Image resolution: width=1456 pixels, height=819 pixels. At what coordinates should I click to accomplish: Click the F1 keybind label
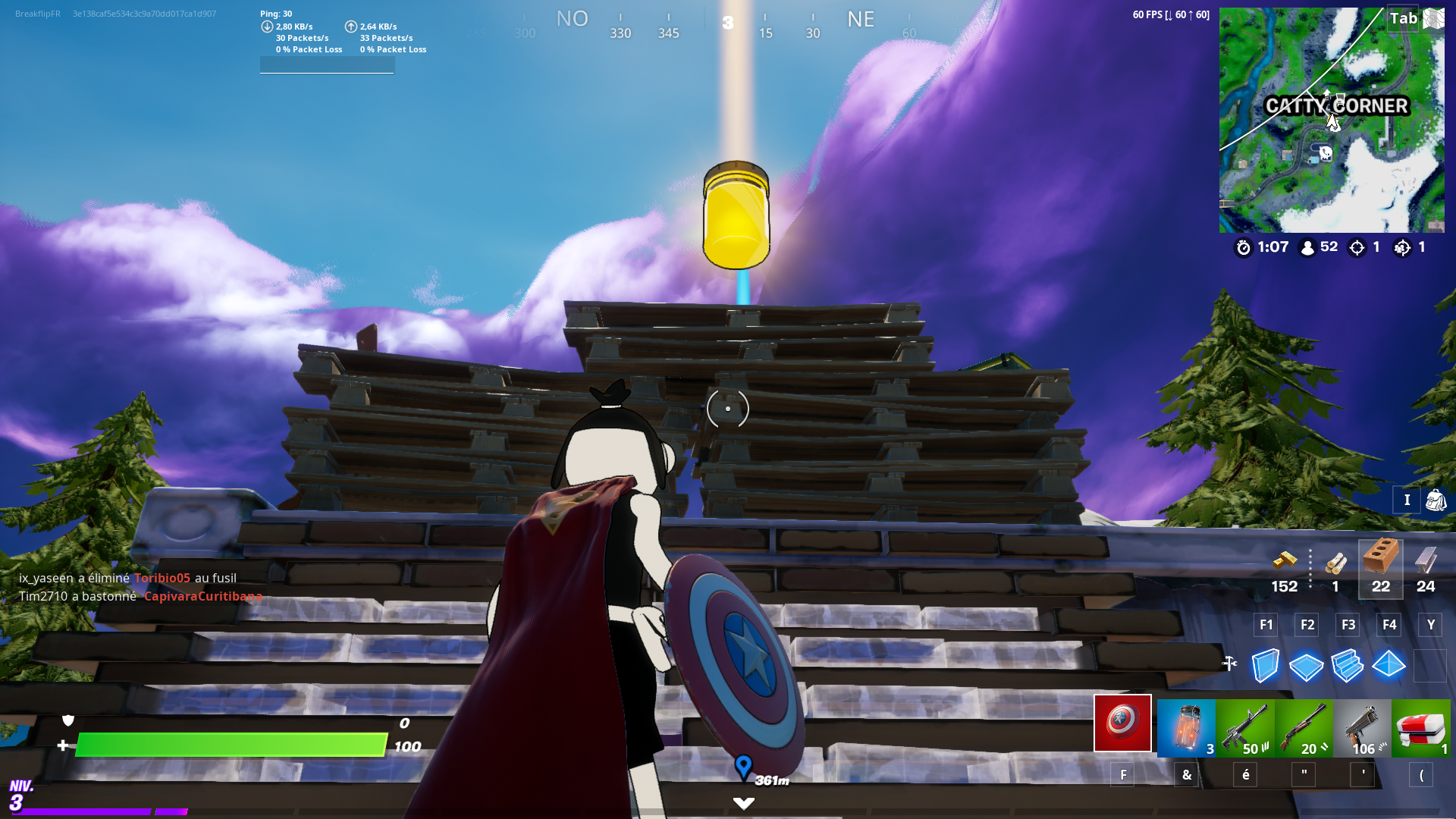pos(1265,625)
